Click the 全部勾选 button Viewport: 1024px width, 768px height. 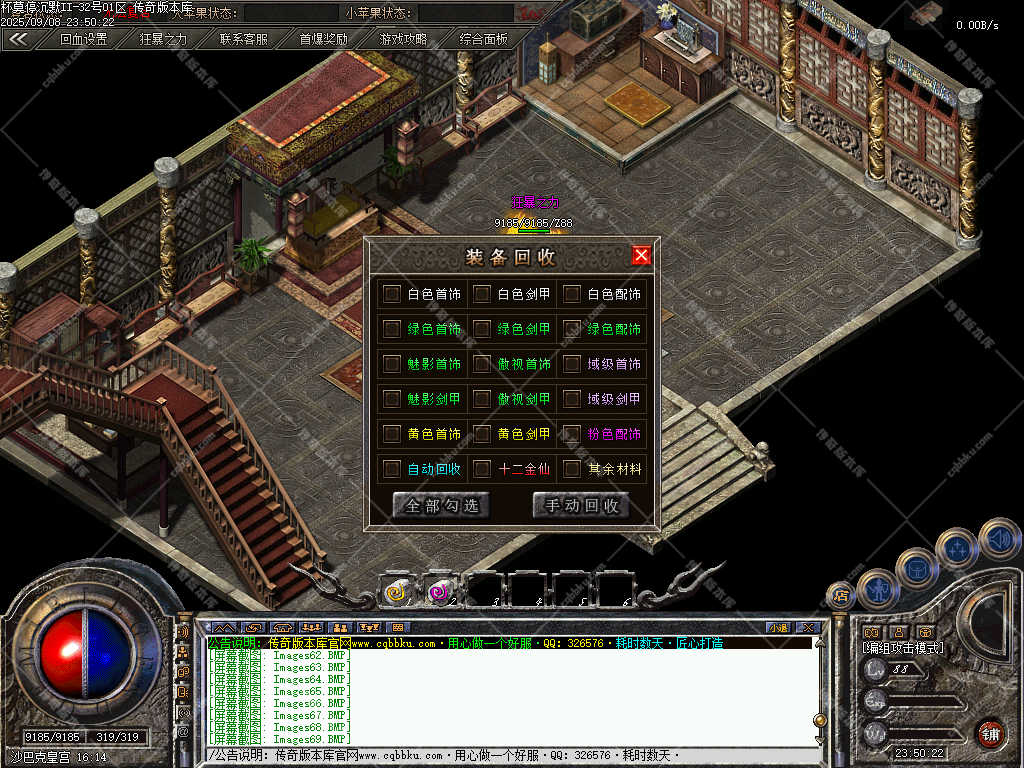[441, 505]
